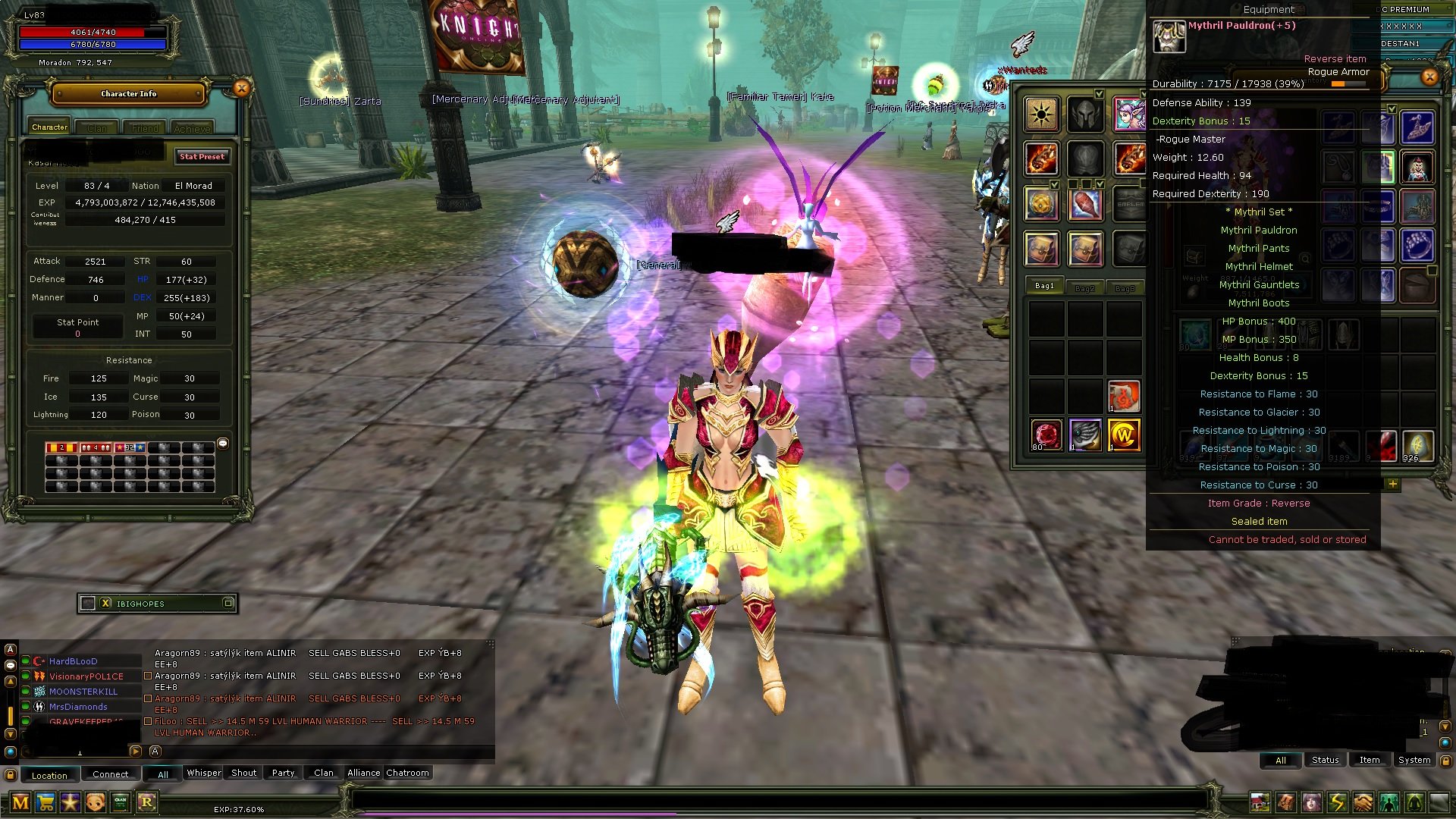Screen dimensions: 1456x819
Task: Open the M menu icon
Action: click(x=20, y=802)
